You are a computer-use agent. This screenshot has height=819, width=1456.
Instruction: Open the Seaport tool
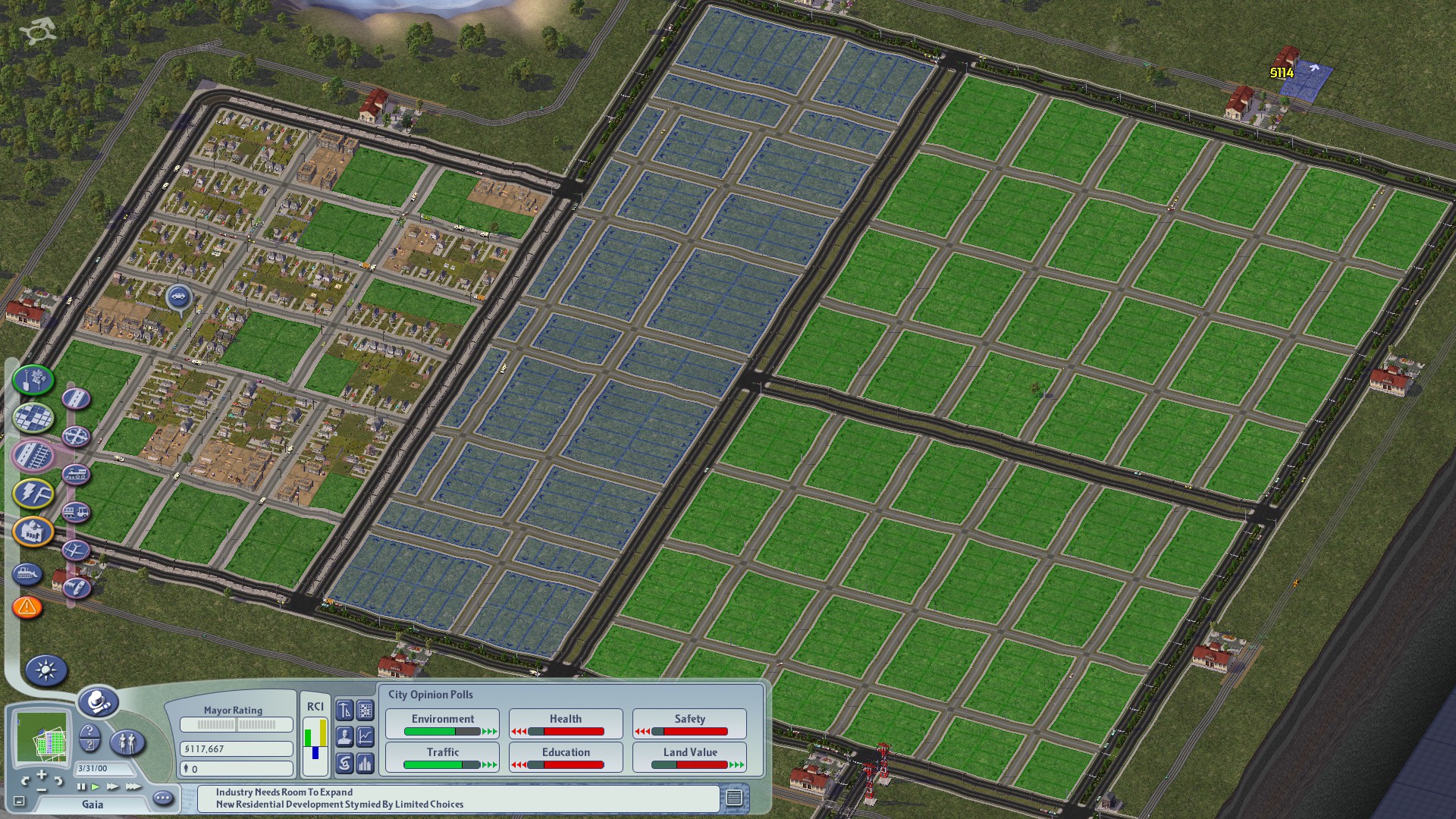76,587
